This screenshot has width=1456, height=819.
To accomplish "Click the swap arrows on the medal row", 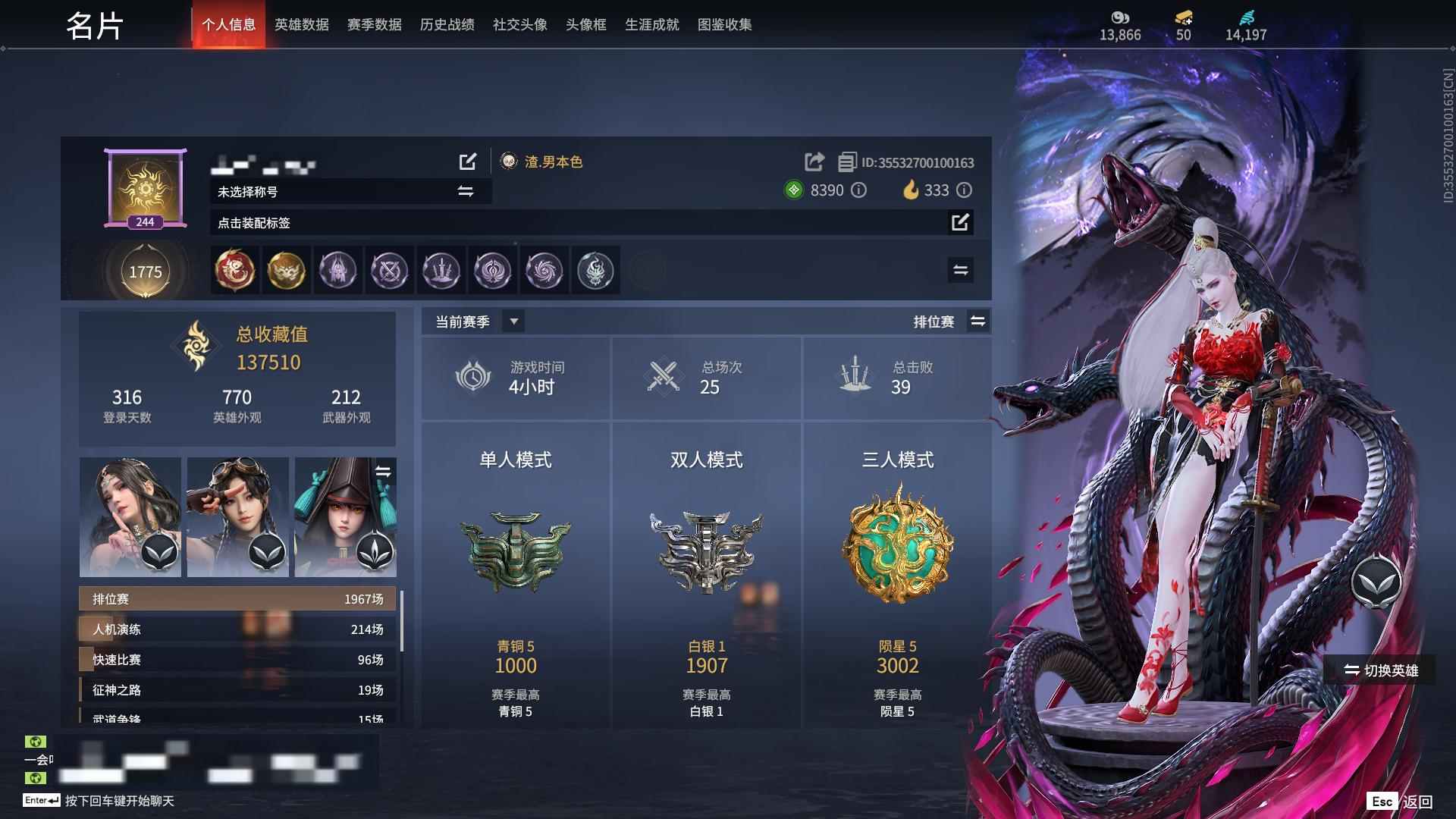I will 960,270.
